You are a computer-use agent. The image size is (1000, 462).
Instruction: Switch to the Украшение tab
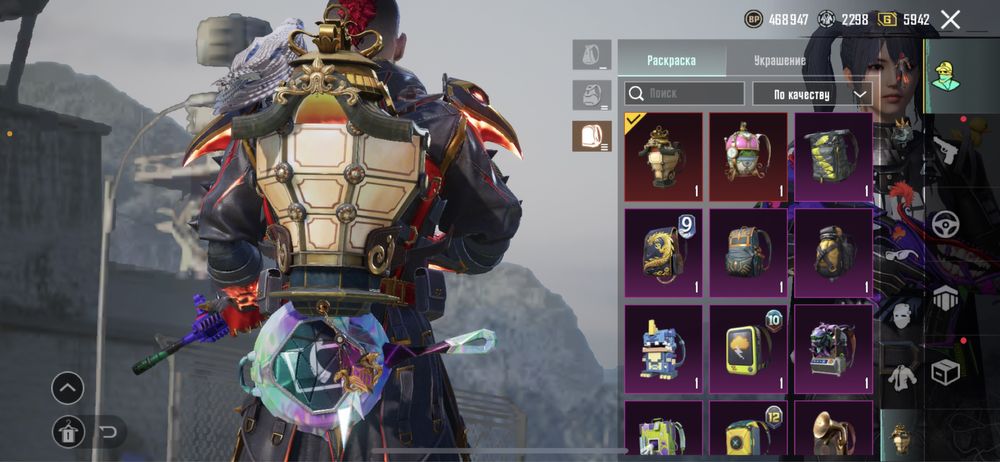click(x=779, y=60)
